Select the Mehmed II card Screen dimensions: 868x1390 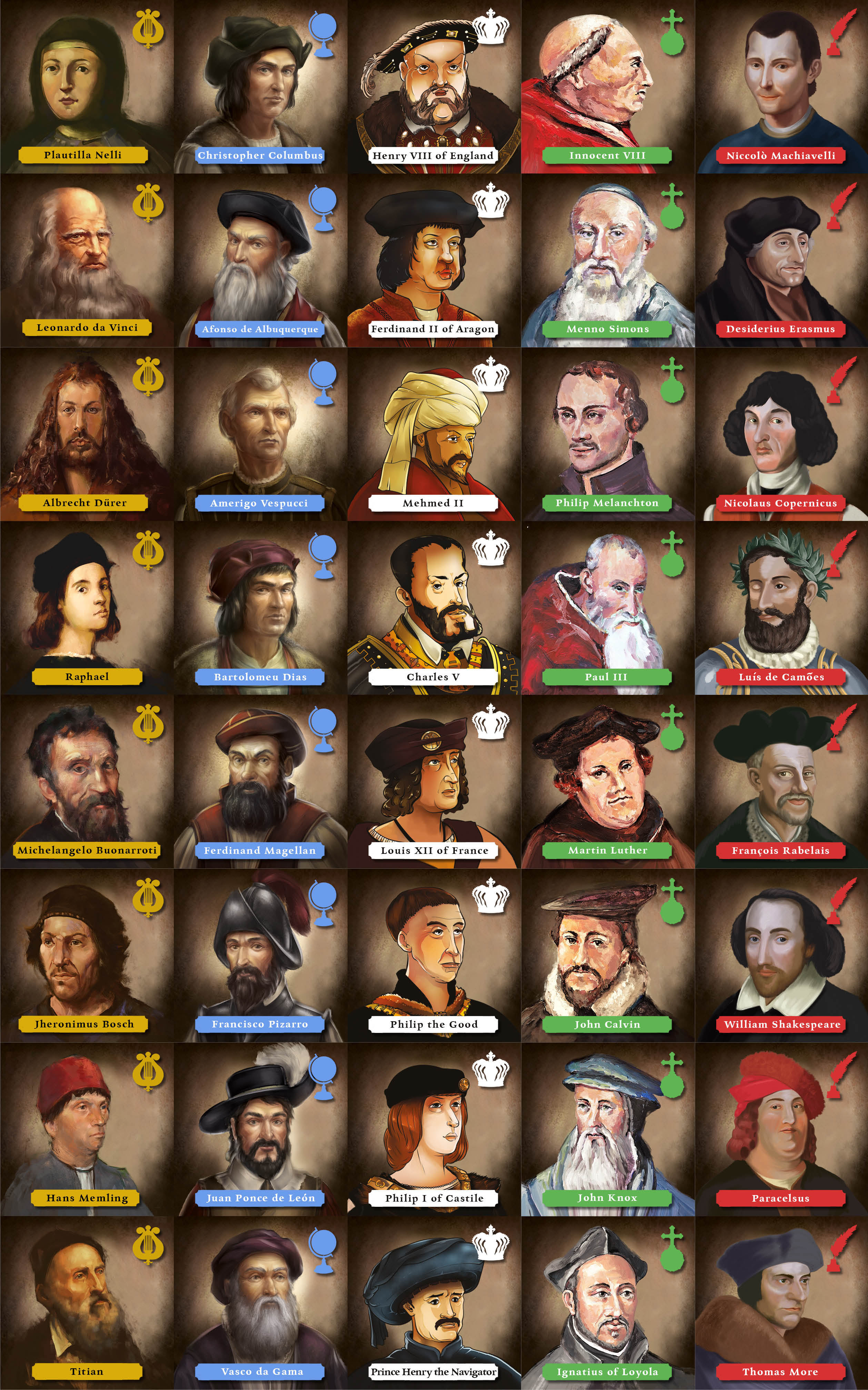click(x=434, y=434)
